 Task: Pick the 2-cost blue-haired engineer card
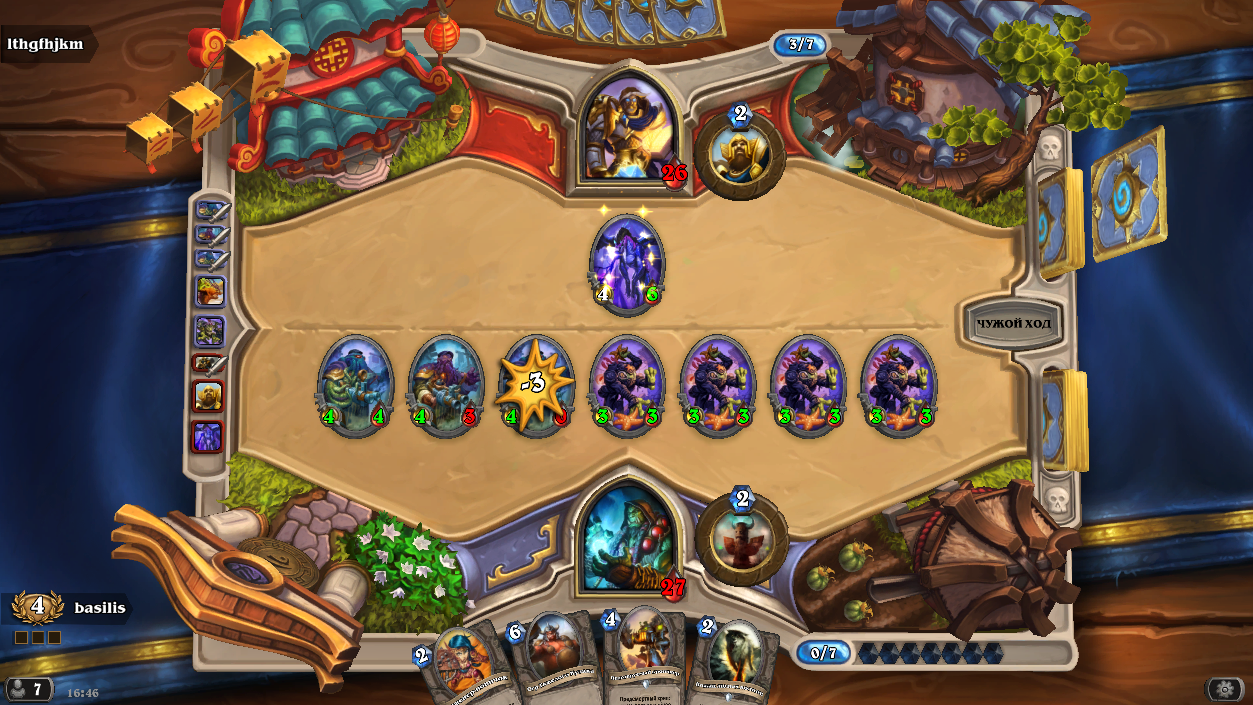[x=462, y=661]
